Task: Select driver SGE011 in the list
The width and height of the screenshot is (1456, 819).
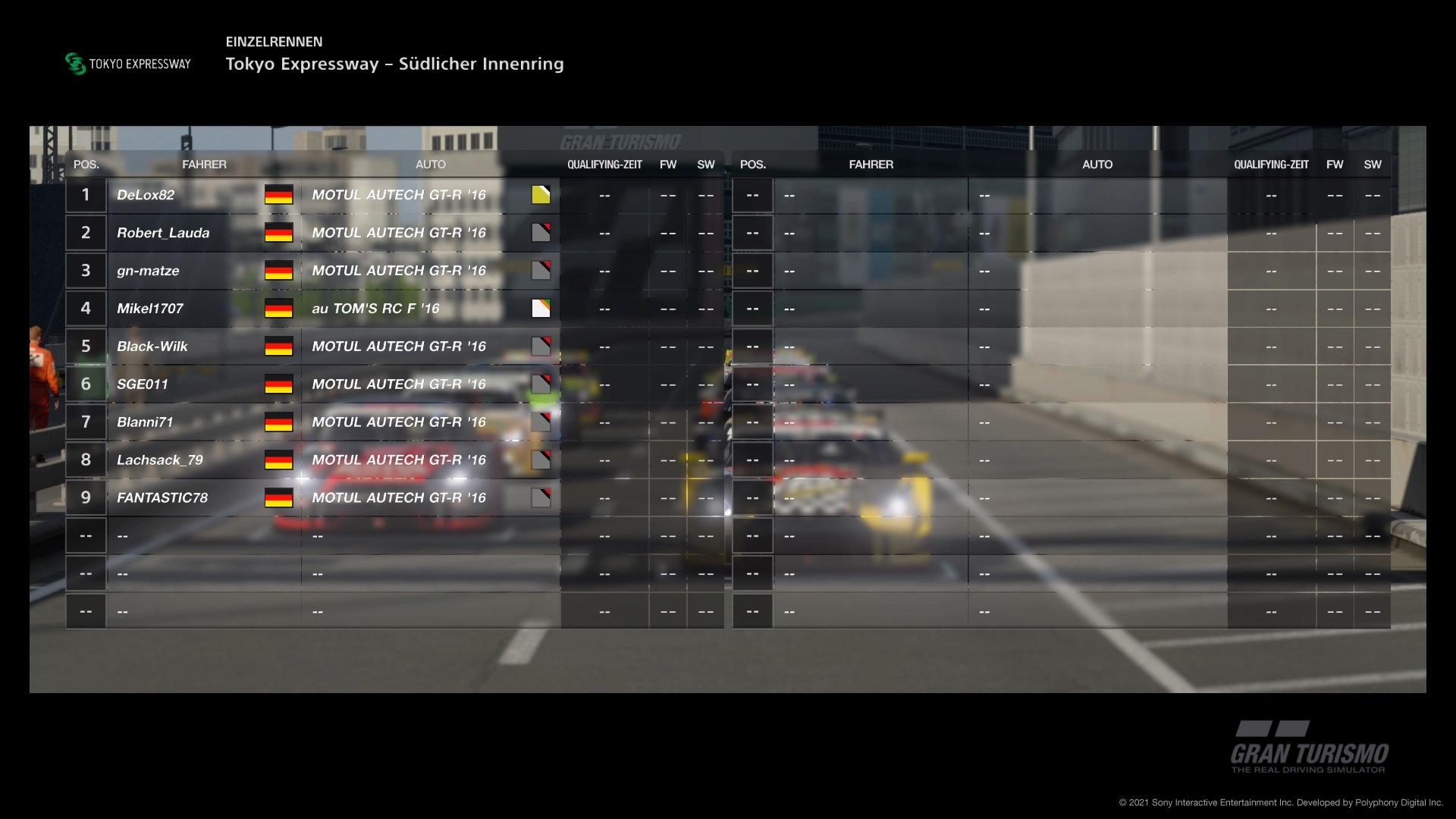Action: tap(143, 384)
